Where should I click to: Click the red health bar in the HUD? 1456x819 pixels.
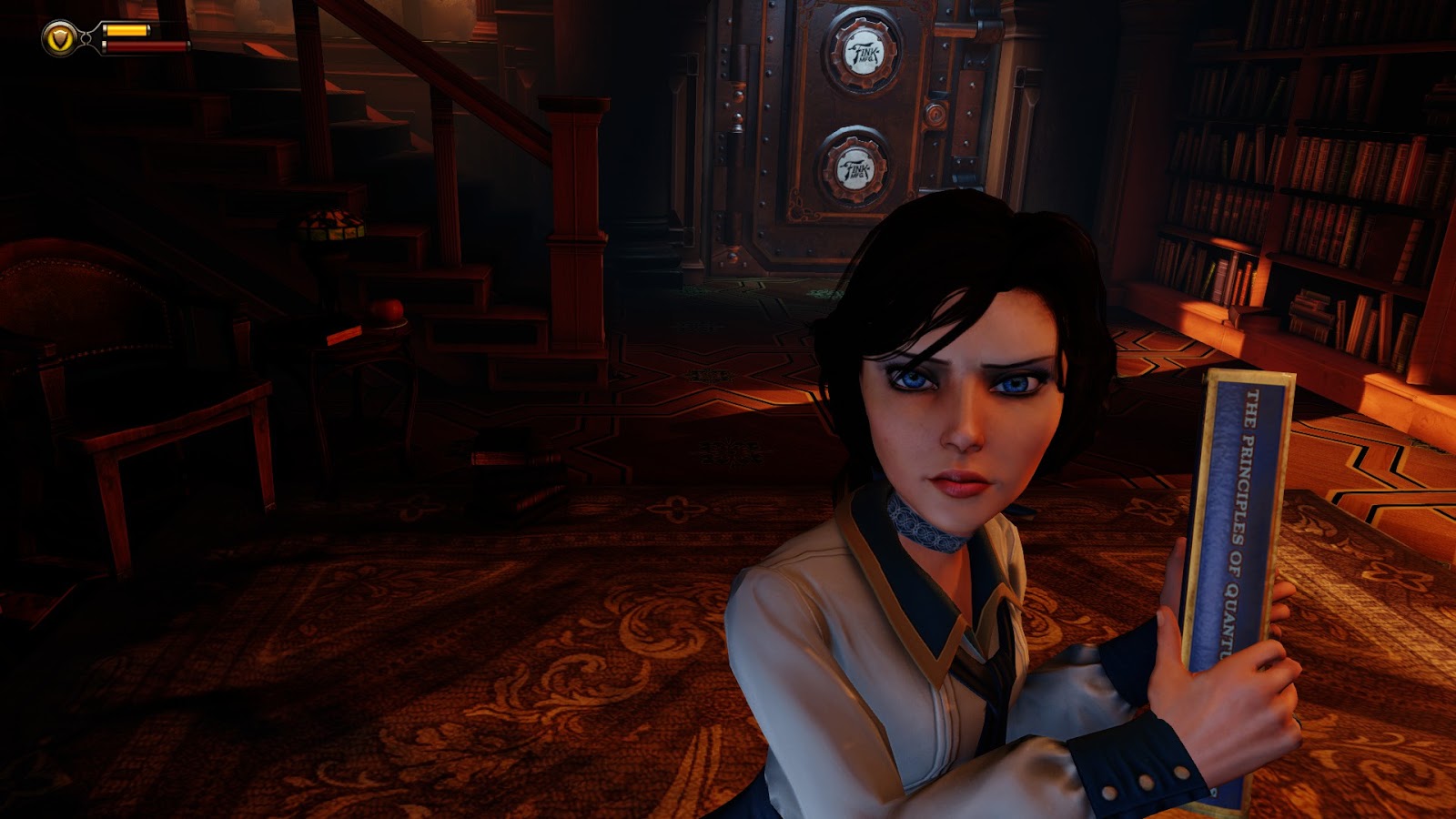pos(146,45)
